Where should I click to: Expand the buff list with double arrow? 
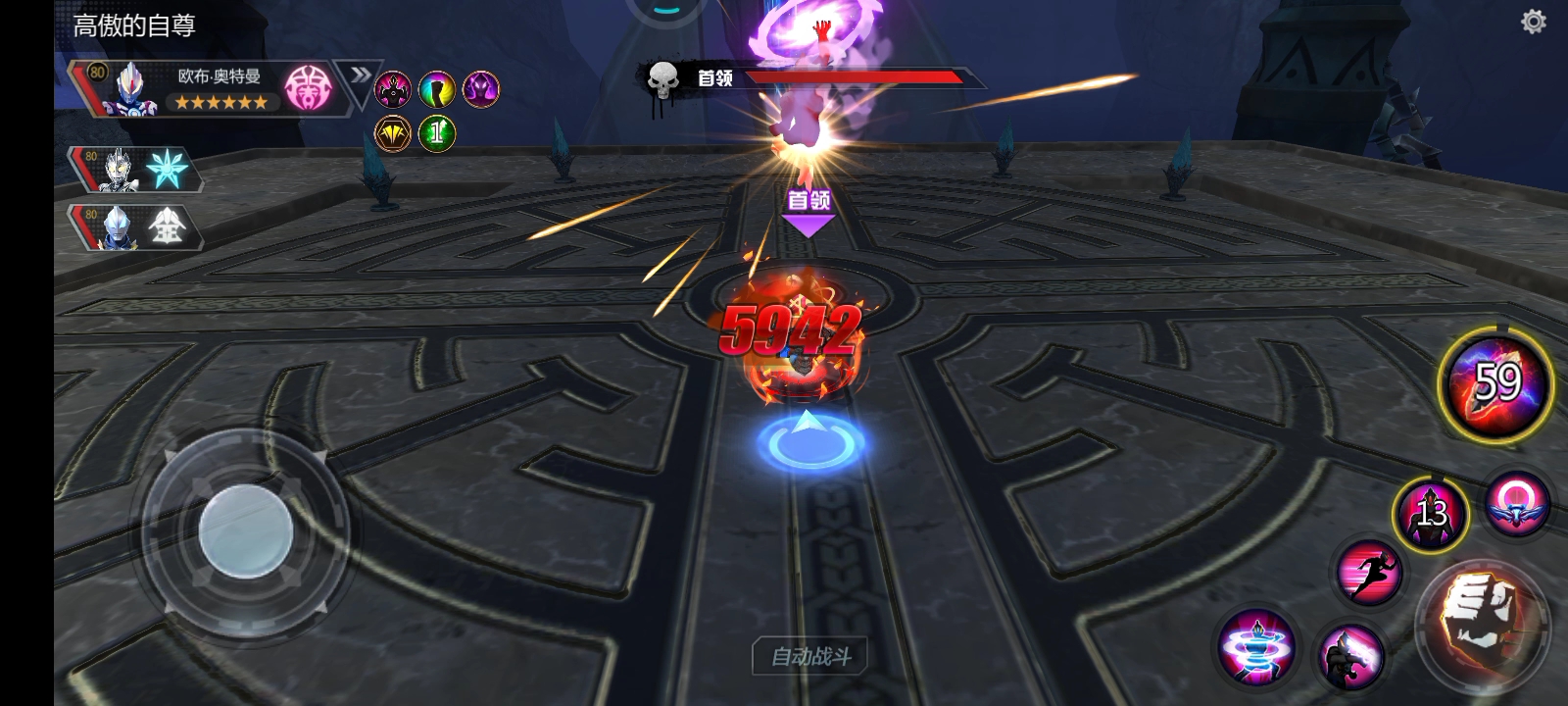click(x=360, y=76)
